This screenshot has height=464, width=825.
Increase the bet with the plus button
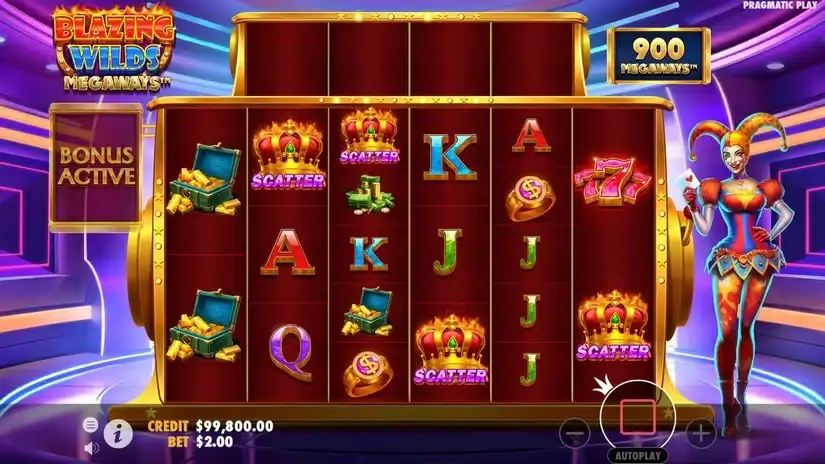pos(701,433)
